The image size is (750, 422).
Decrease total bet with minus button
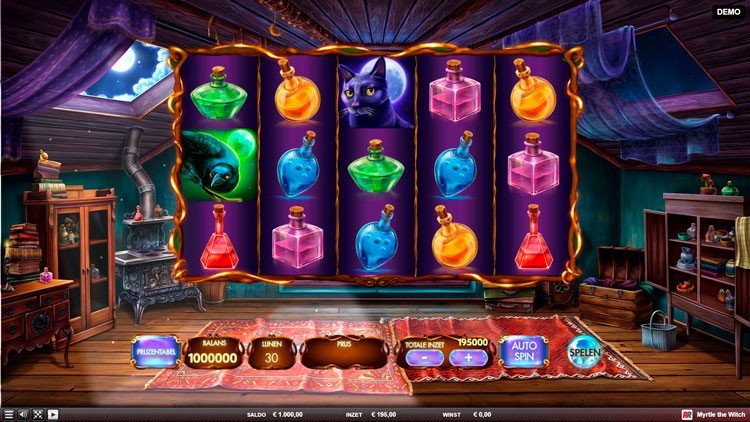[x=423, y=358]
